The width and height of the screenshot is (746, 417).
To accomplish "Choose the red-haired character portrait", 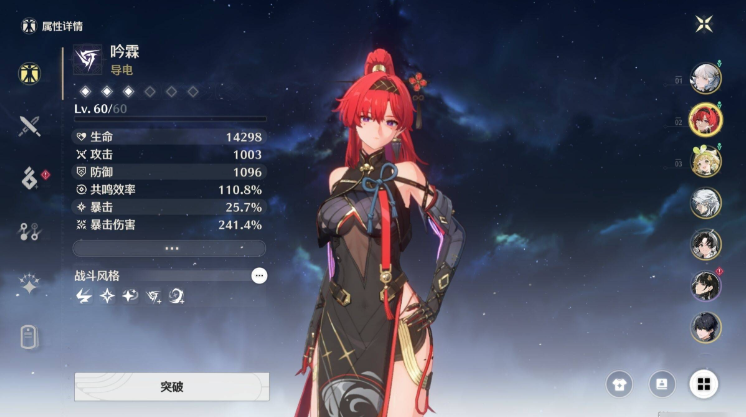I will coord(705,120).
